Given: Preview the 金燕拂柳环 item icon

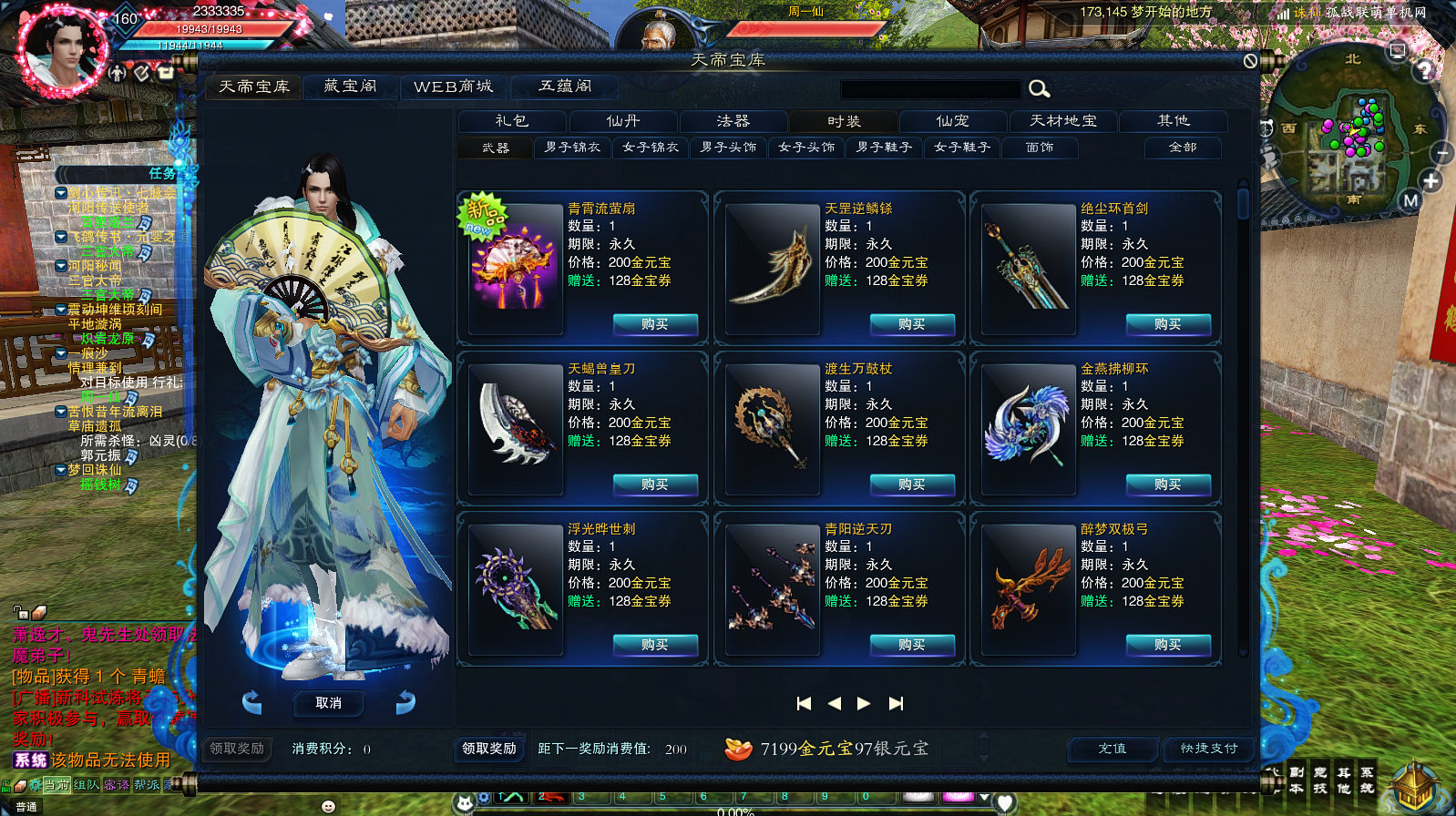Looking at the screenshot, I should pos(1027,426).
